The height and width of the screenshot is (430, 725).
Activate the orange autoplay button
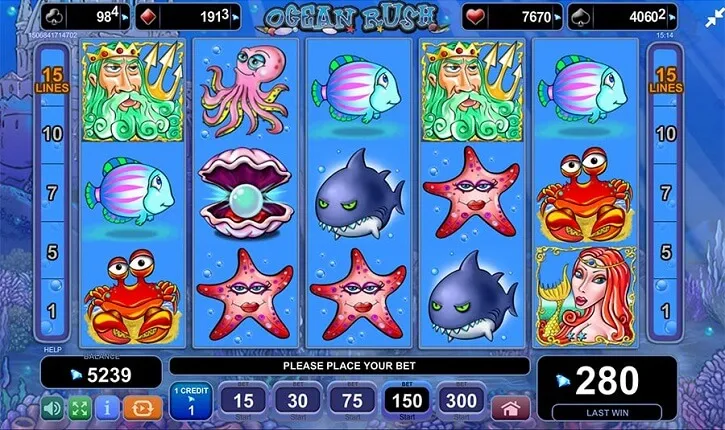click(141, 408)
